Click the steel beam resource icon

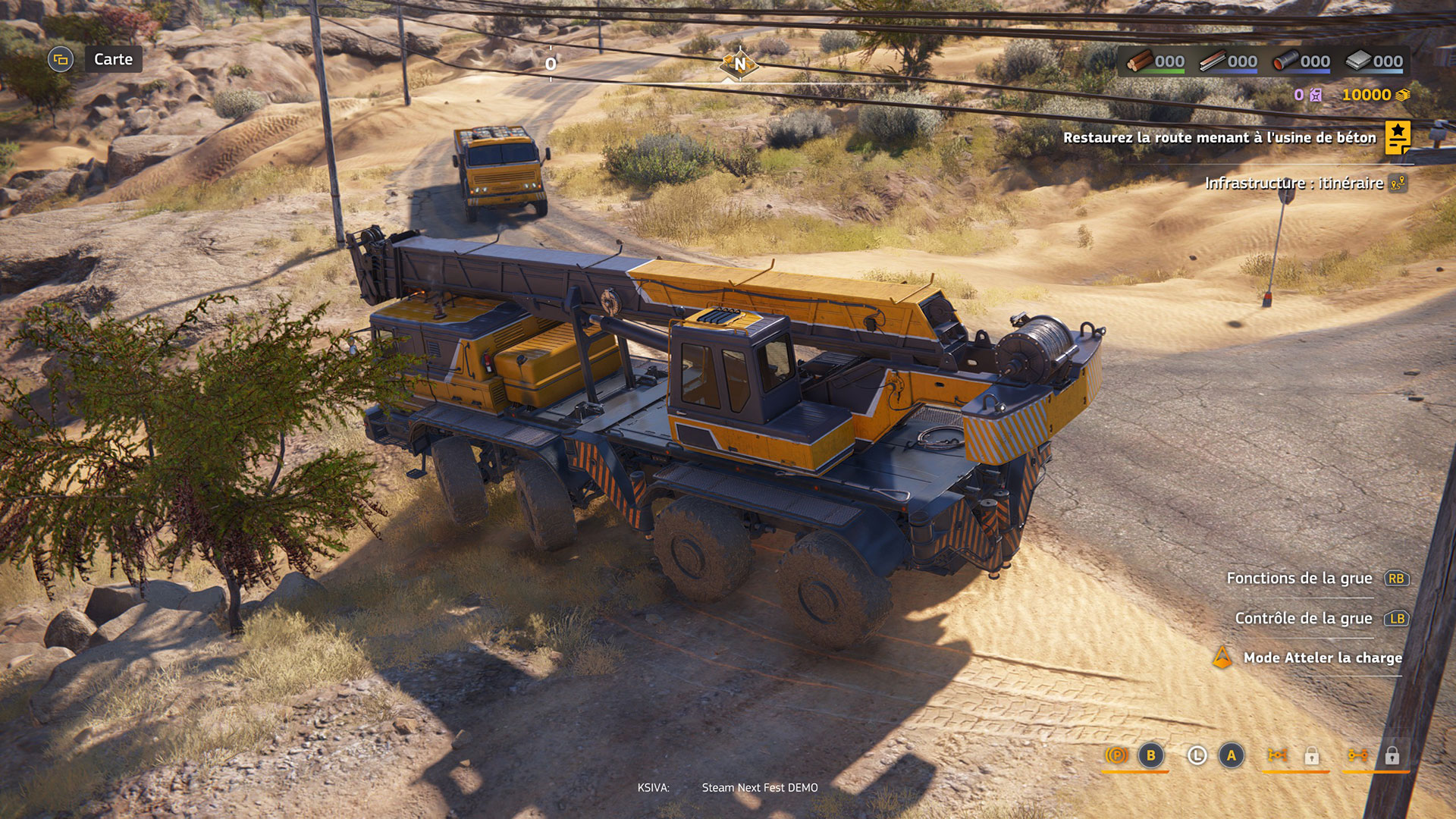1213,61
